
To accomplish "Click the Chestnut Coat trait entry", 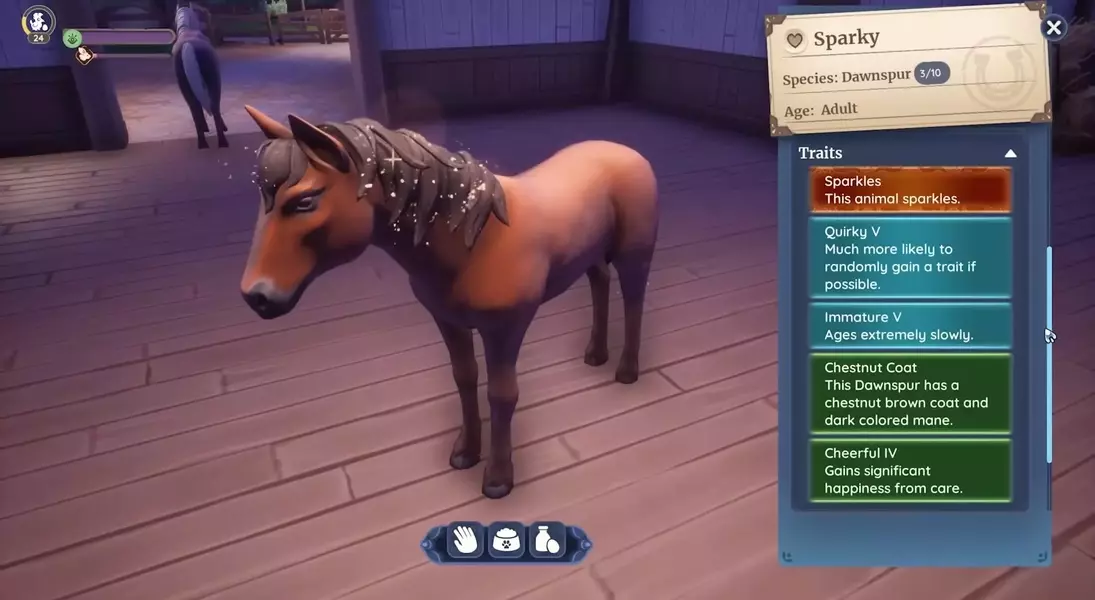I will click(910, 394).
